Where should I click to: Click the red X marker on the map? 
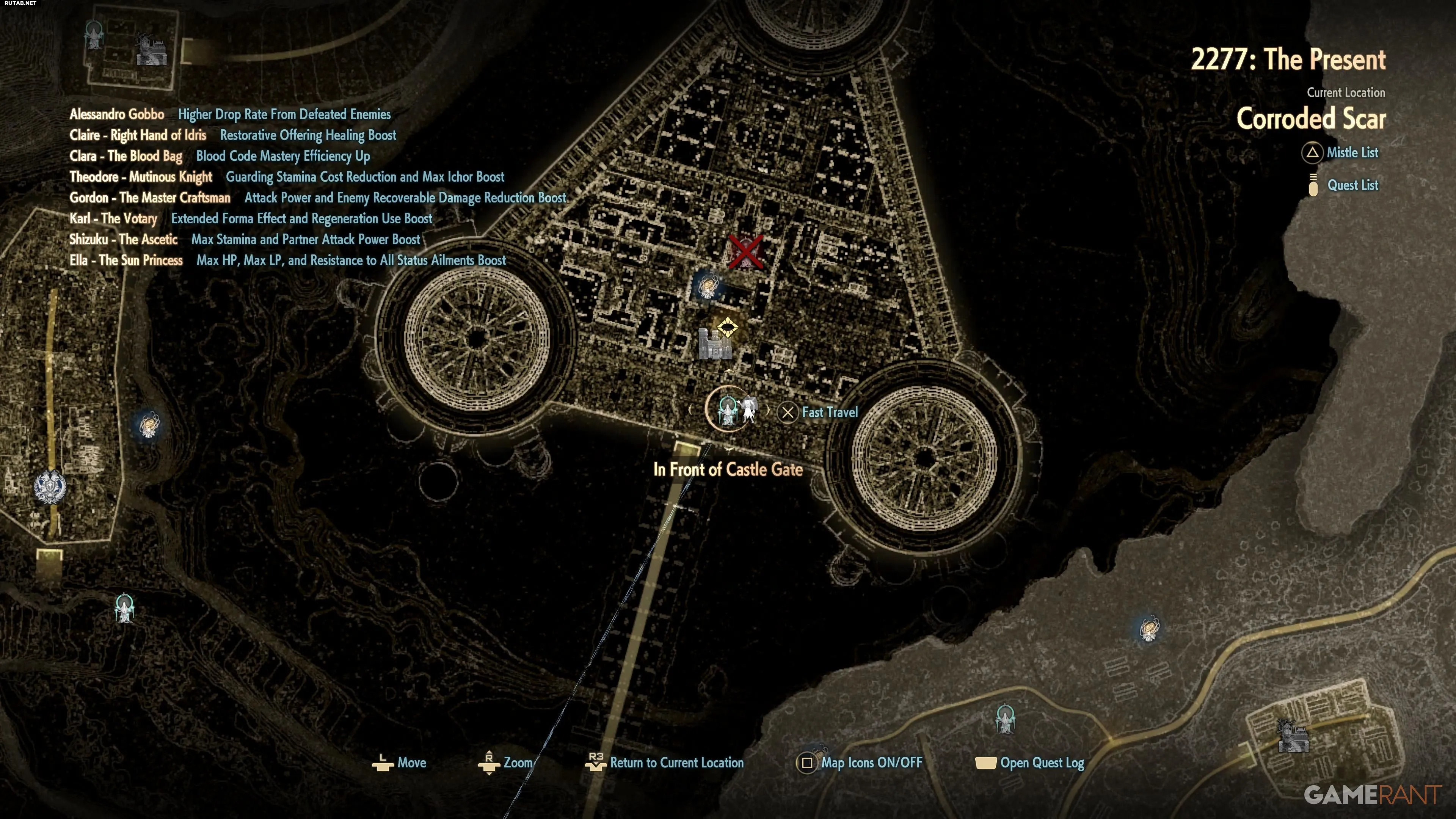click(x=745, y=252)
